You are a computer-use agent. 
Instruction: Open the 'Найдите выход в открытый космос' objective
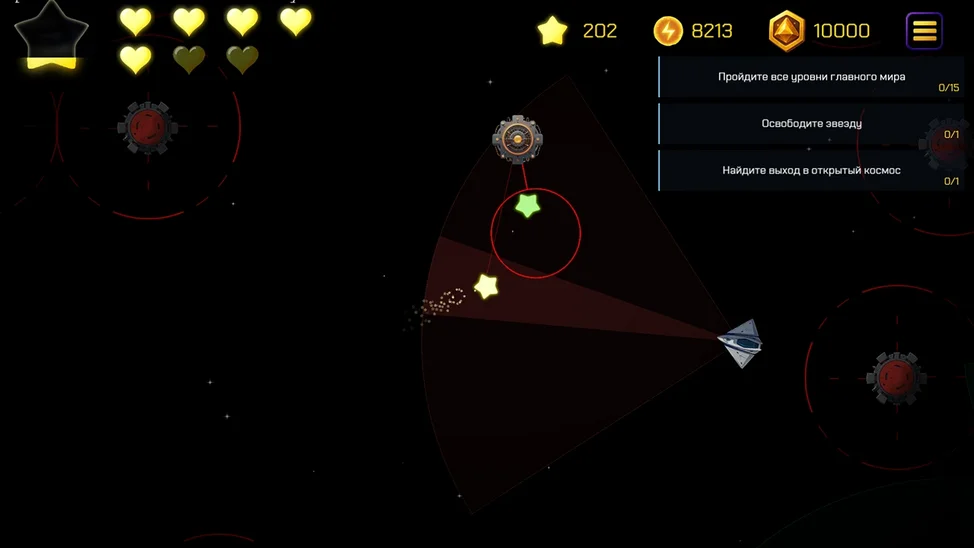click(811, 171)
